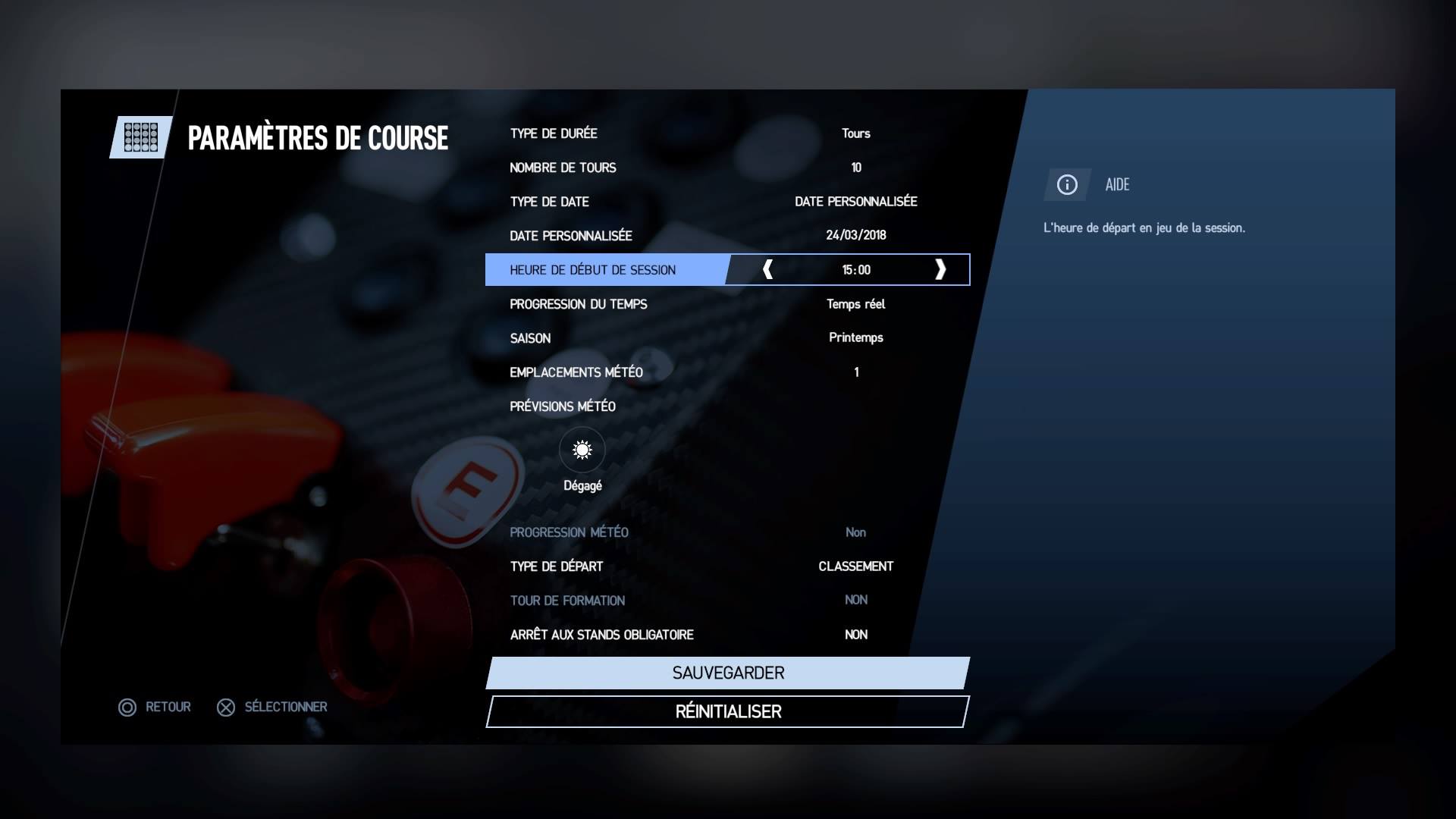Decrease session start time with left arrow
Viewport: 1456px width, 819px height.
coord(767,270)
